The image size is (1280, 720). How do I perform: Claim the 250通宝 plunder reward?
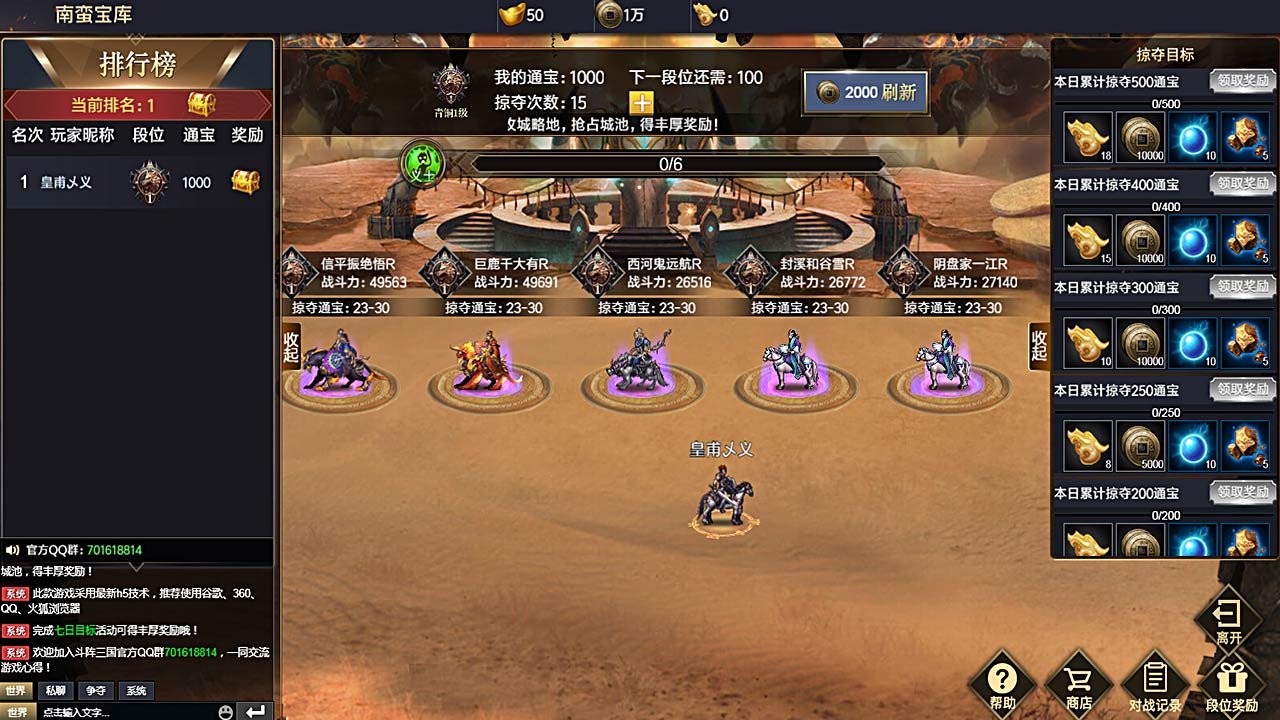[x=1242, y=390]
